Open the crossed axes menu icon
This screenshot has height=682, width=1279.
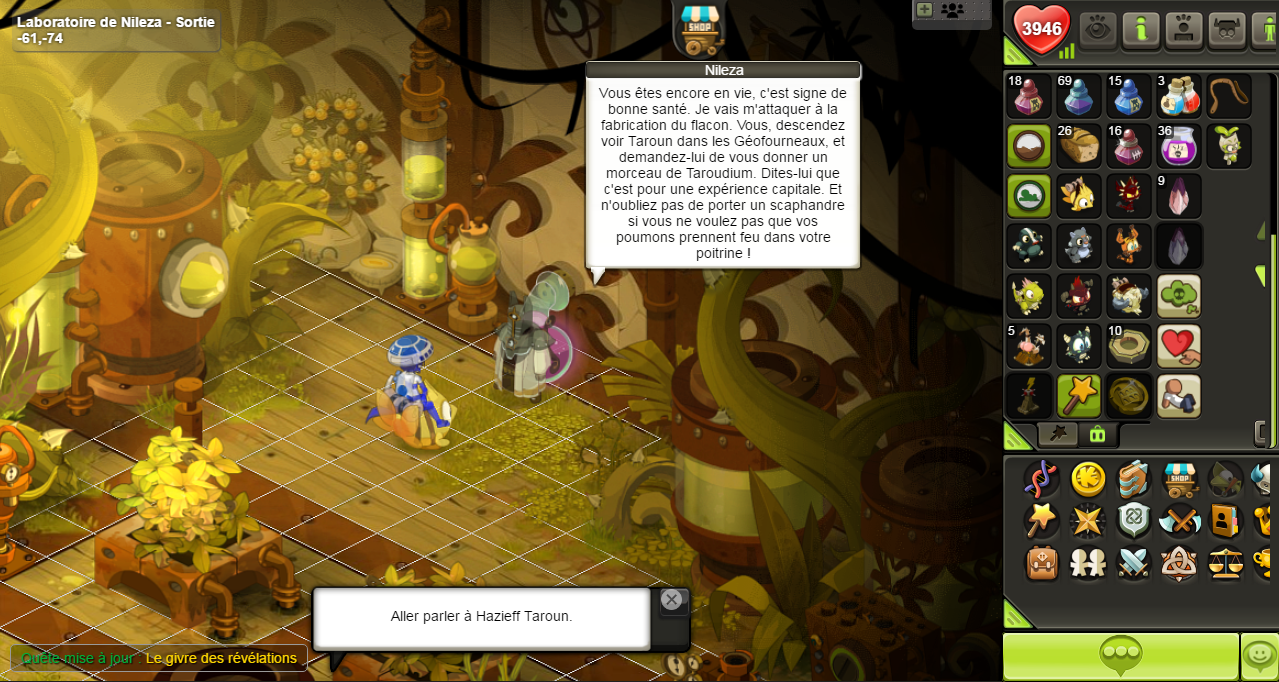[x=1180, y=521]
